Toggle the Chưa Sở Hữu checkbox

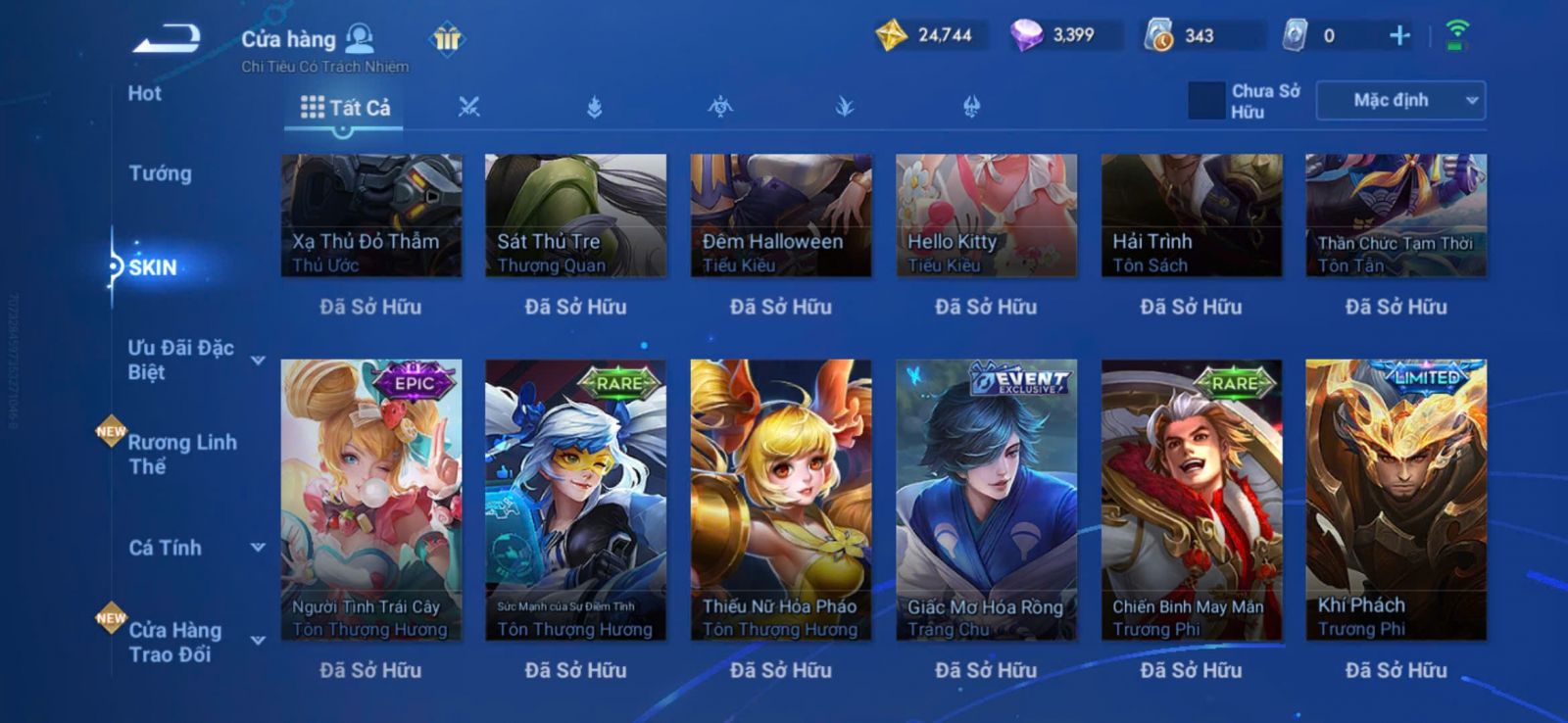1206,101
